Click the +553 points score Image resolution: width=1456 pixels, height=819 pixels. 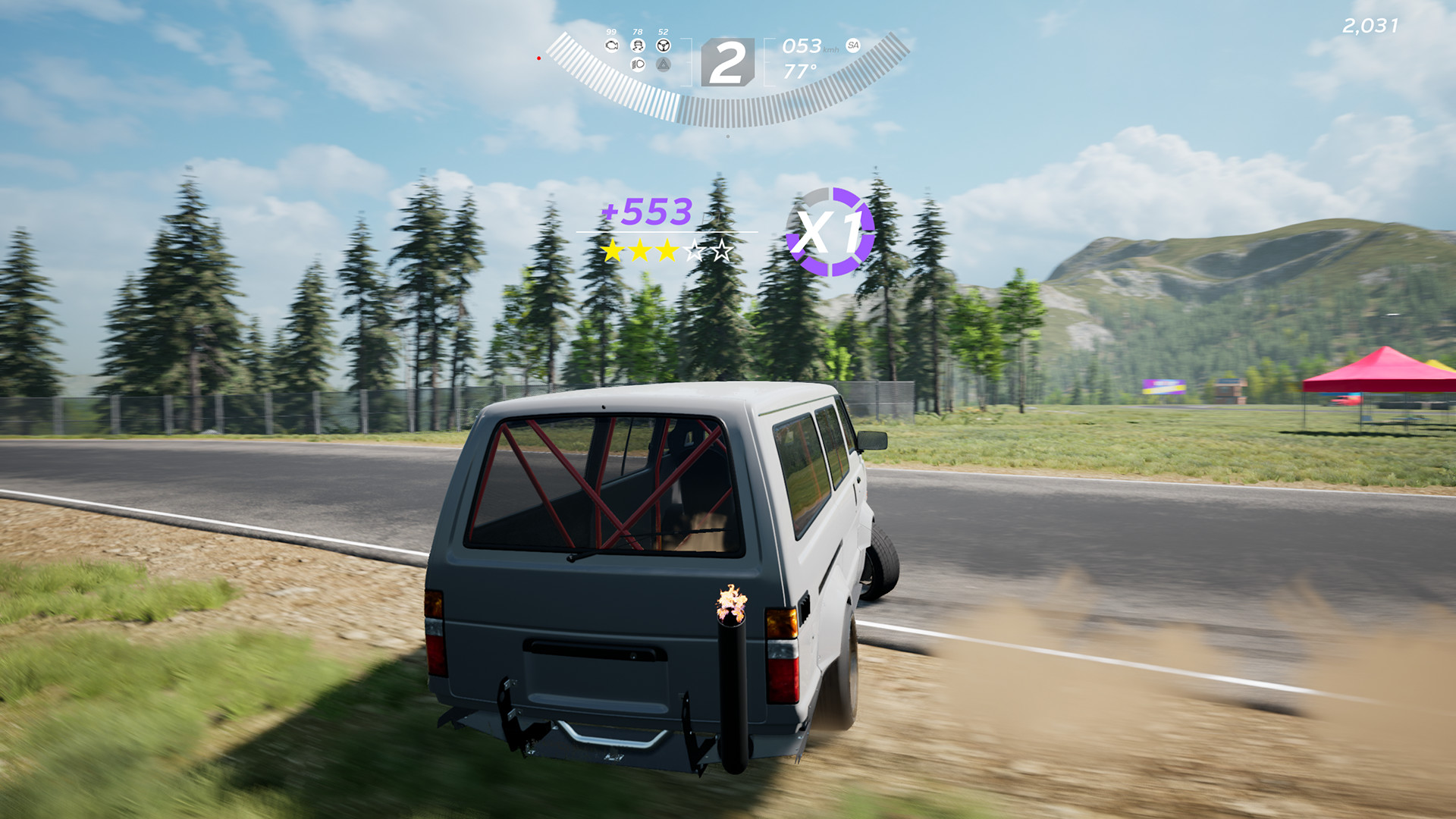(645, 212)
